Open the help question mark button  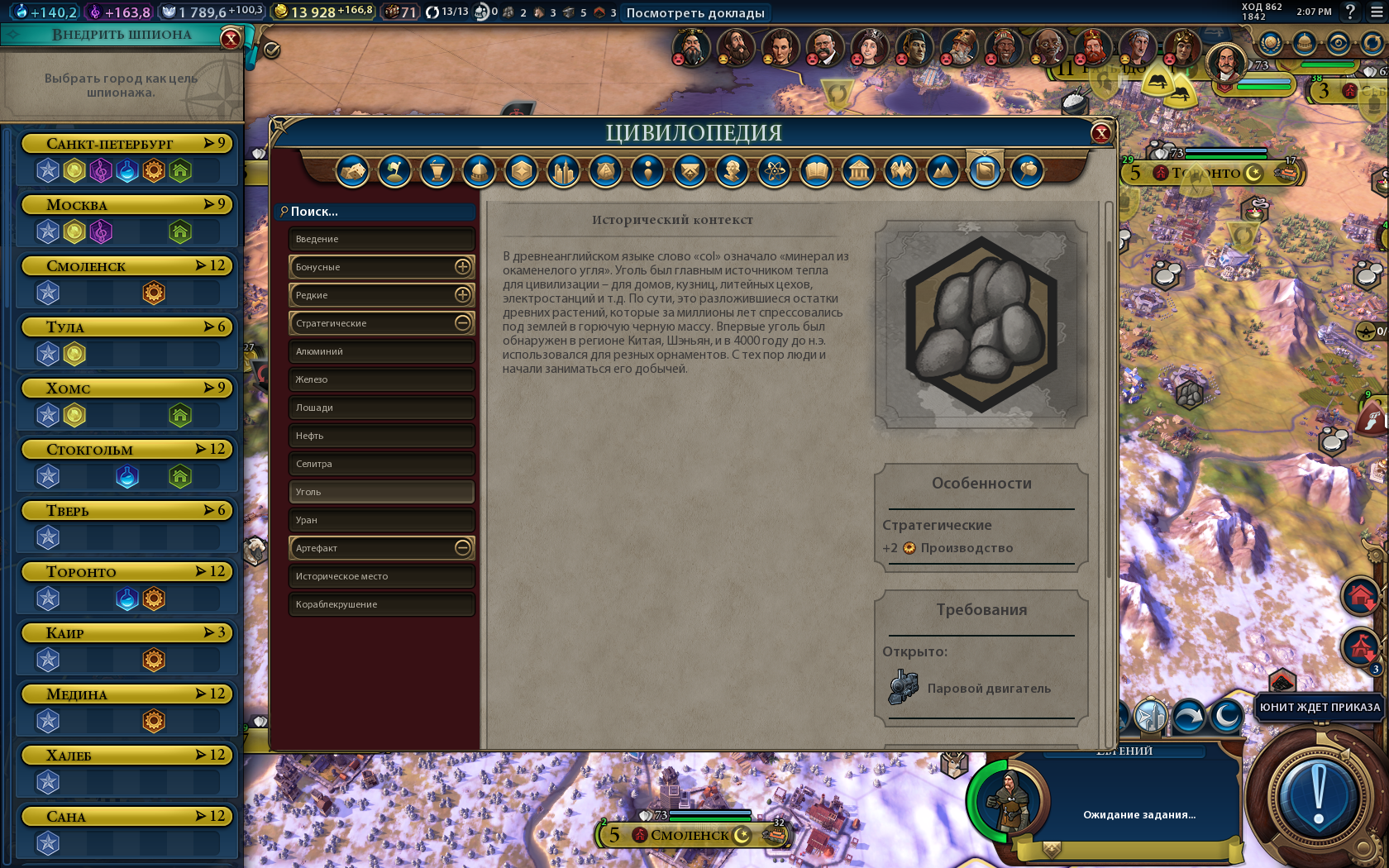1350,12
